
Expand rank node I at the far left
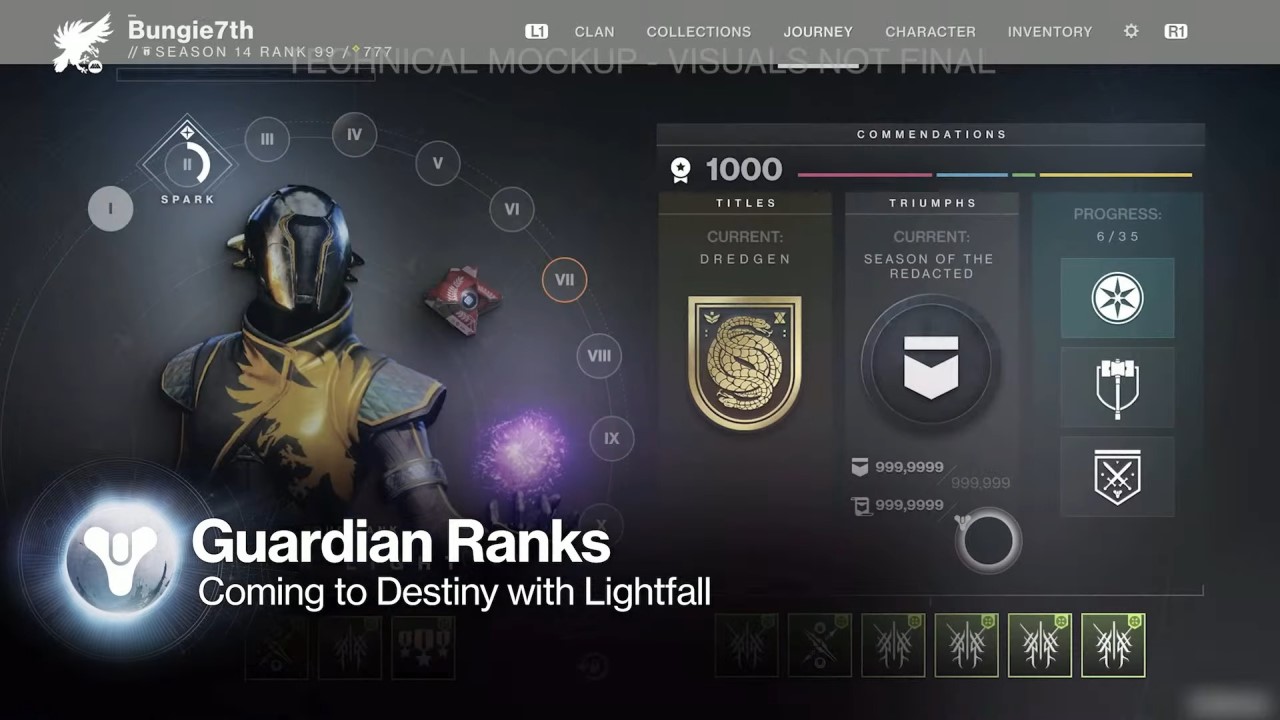tap(110, 209)
